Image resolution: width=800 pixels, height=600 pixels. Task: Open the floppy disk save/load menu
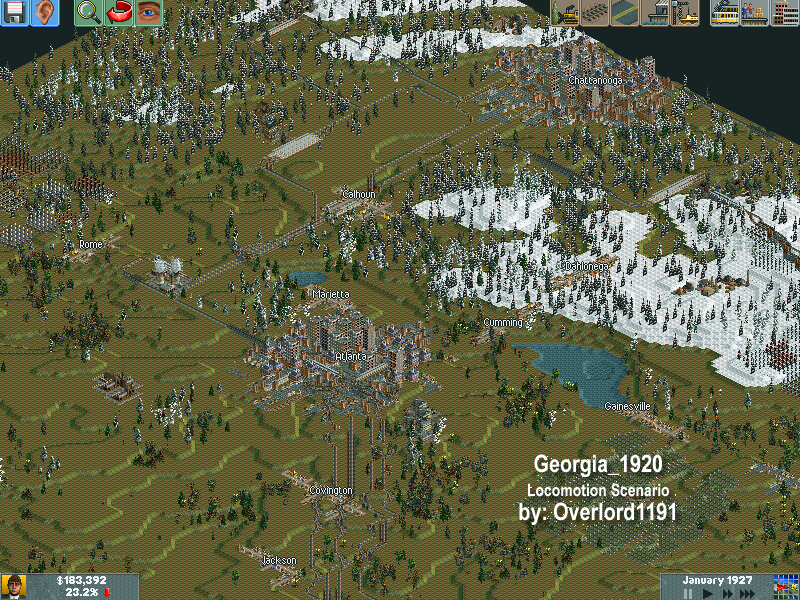click(15, 13)
